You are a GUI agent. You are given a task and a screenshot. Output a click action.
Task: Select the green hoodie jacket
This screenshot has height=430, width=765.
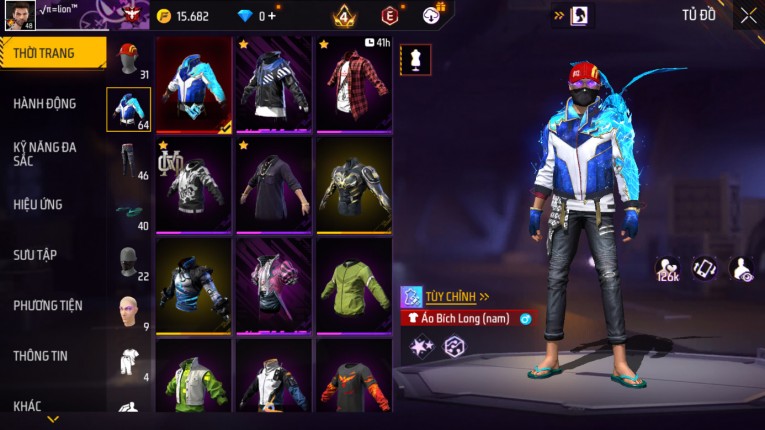click(x=353, y=286)
